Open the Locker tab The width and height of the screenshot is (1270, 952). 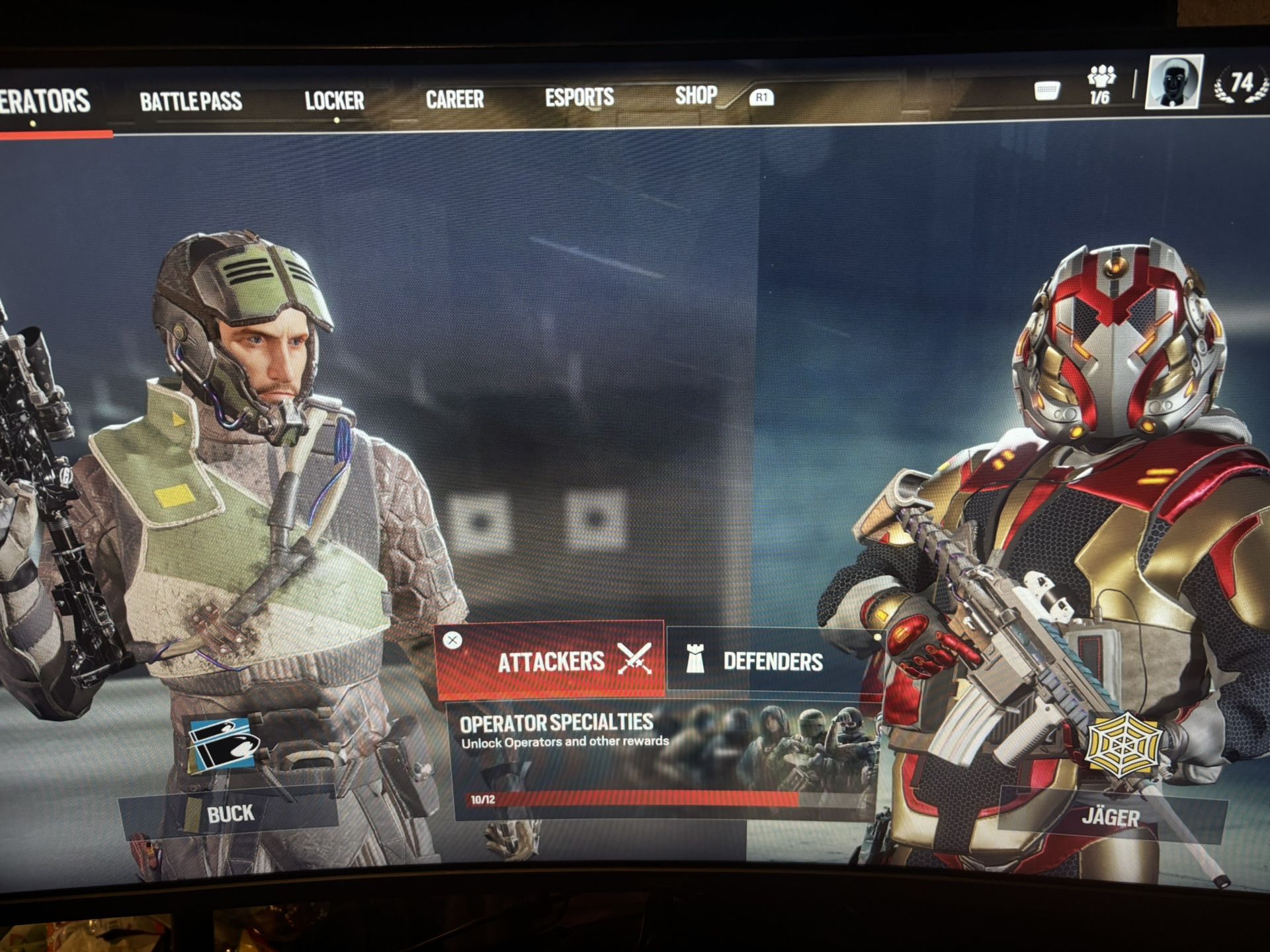pos(334,100)
